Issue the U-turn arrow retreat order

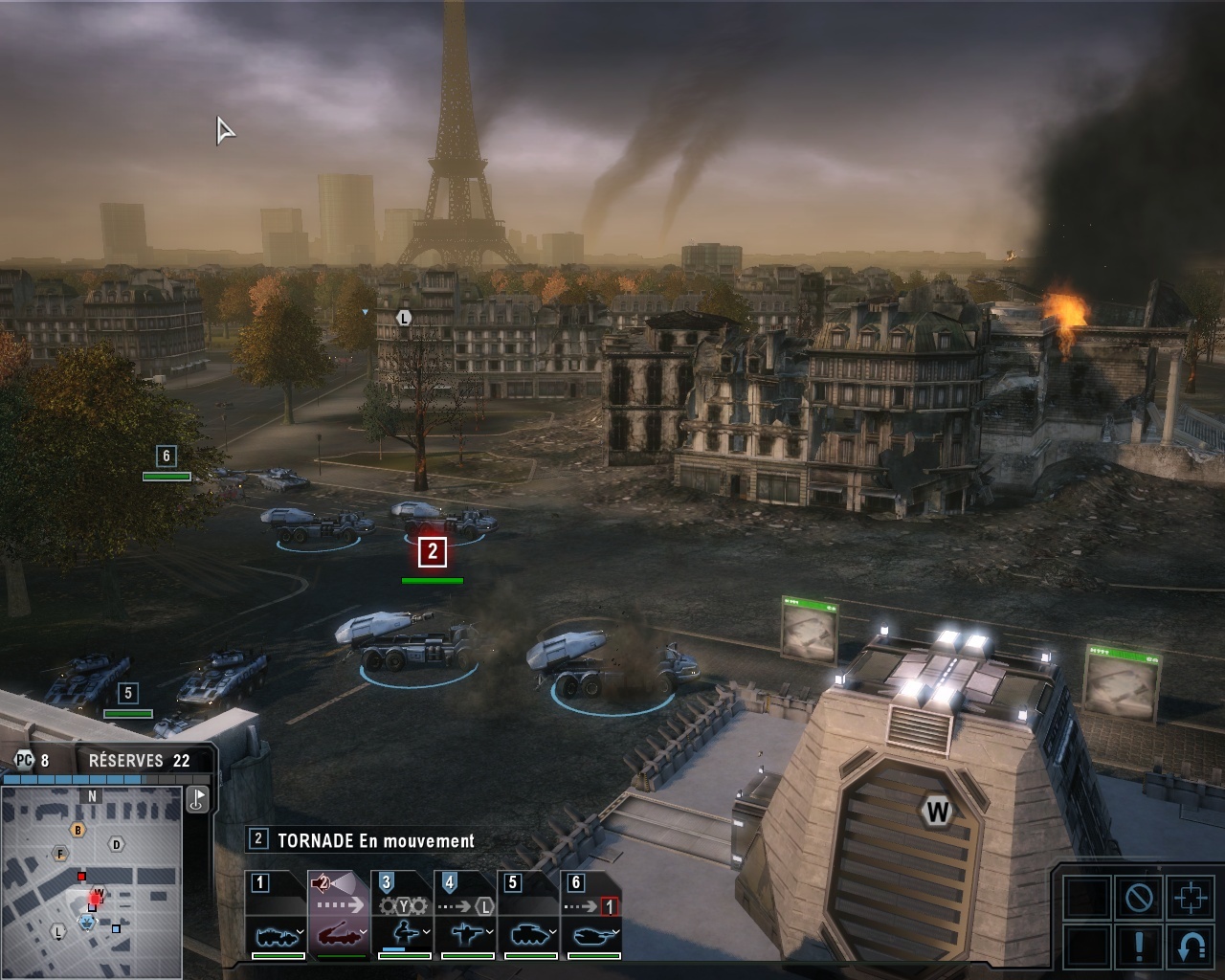(x=1191, y=947)
